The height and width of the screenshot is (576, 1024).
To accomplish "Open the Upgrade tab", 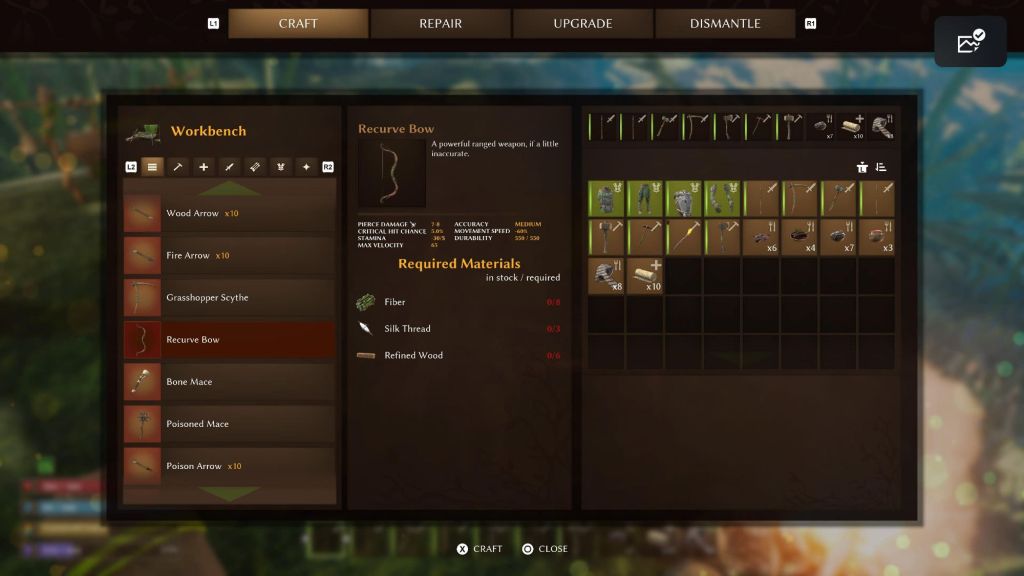I will tap(583, 24).
